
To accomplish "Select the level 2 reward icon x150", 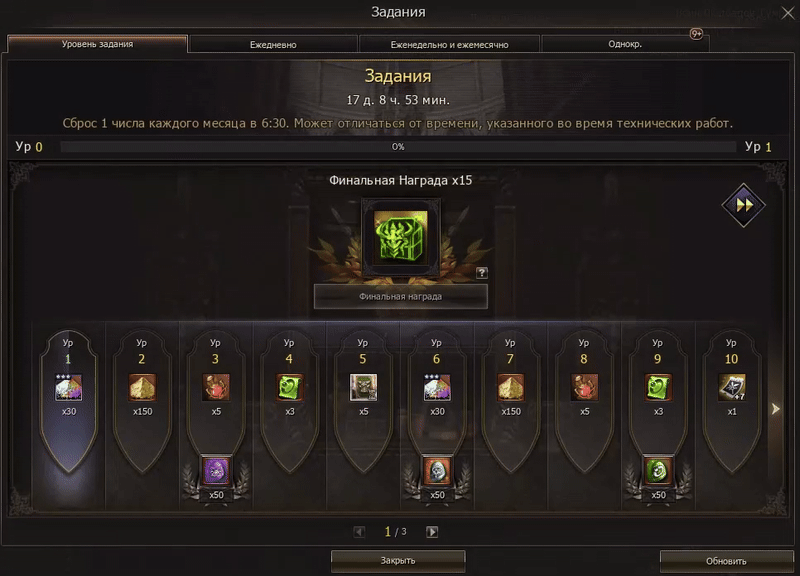I will point(142,387).
